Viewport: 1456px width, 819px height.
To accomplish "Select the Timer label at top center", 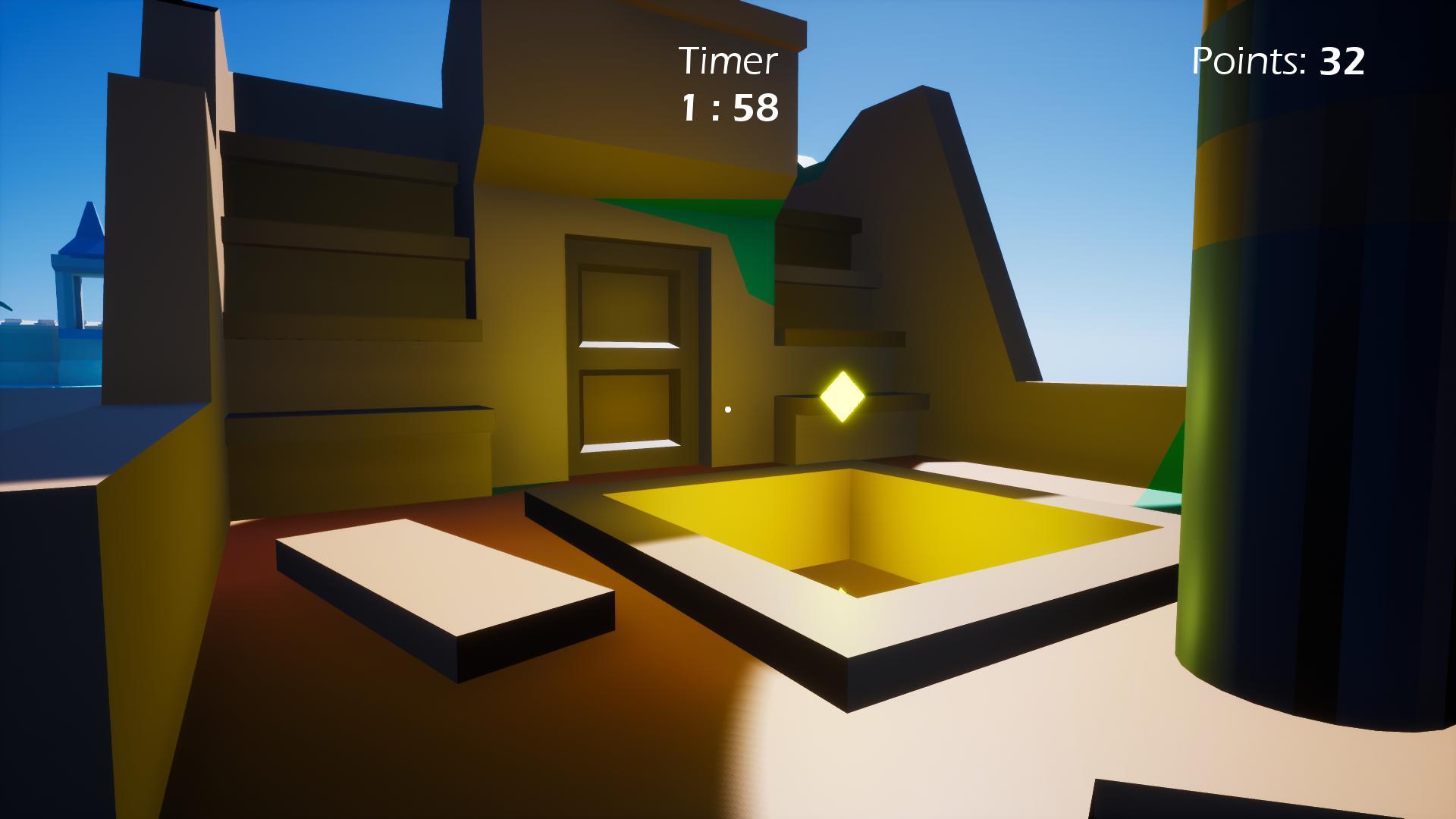I will coord(730,59).
